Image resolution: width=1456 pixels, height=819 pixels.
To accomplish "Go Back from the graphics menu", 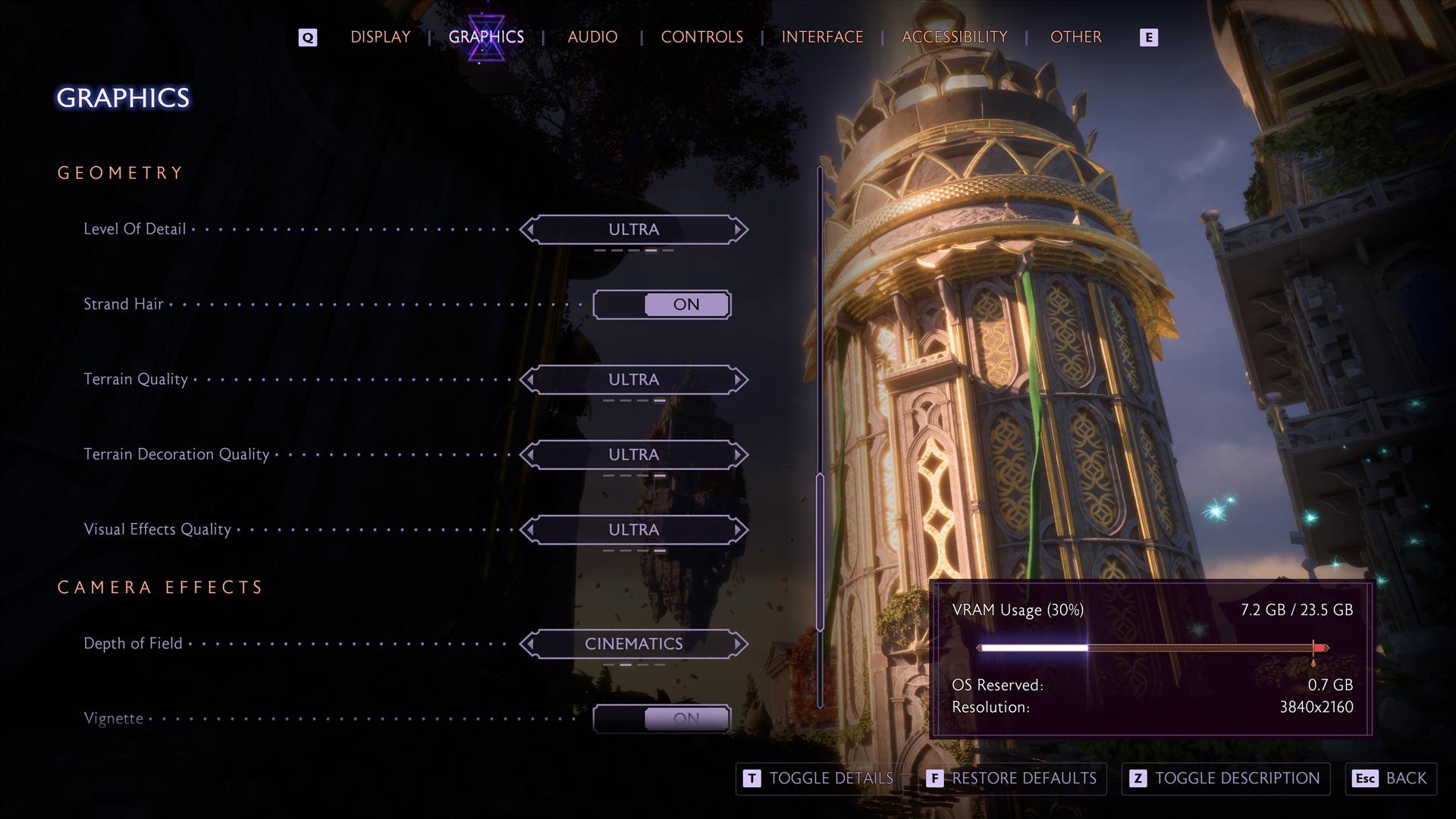I will 1391,779.
